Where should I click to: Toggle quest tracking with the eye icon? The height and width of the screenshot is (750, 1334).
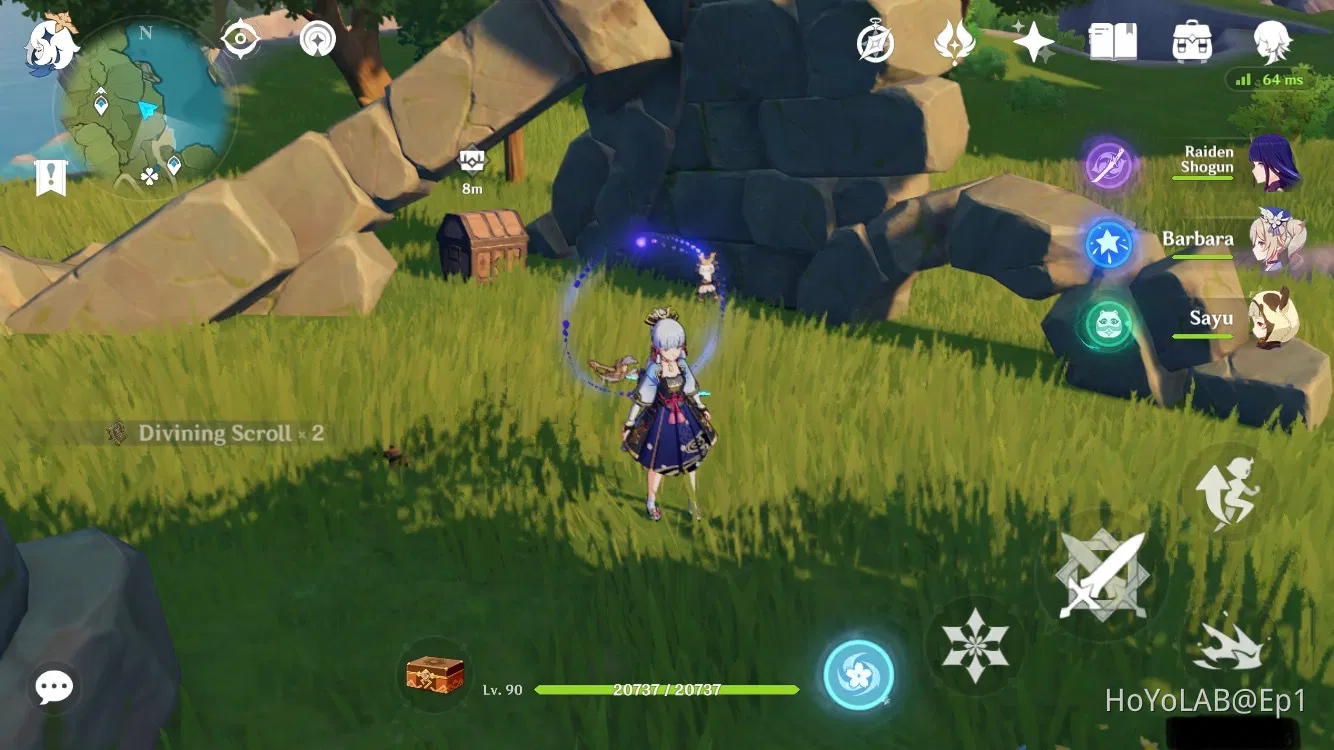[x=240, y=38]
